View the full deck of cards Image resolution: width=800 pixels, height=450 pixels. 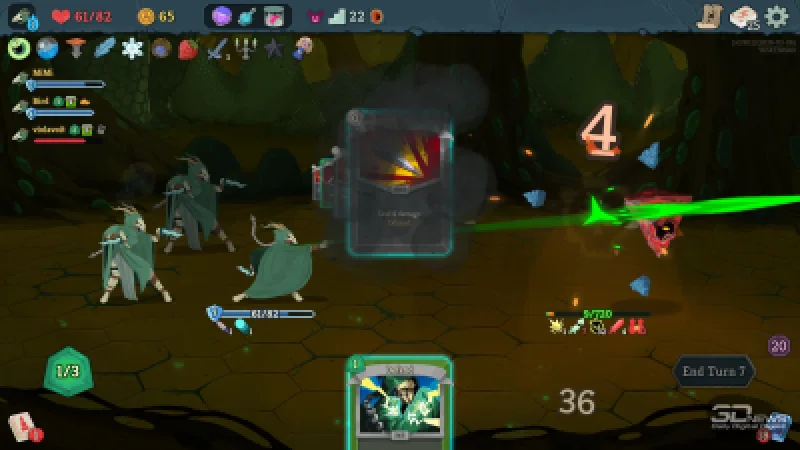coord(744,17)
